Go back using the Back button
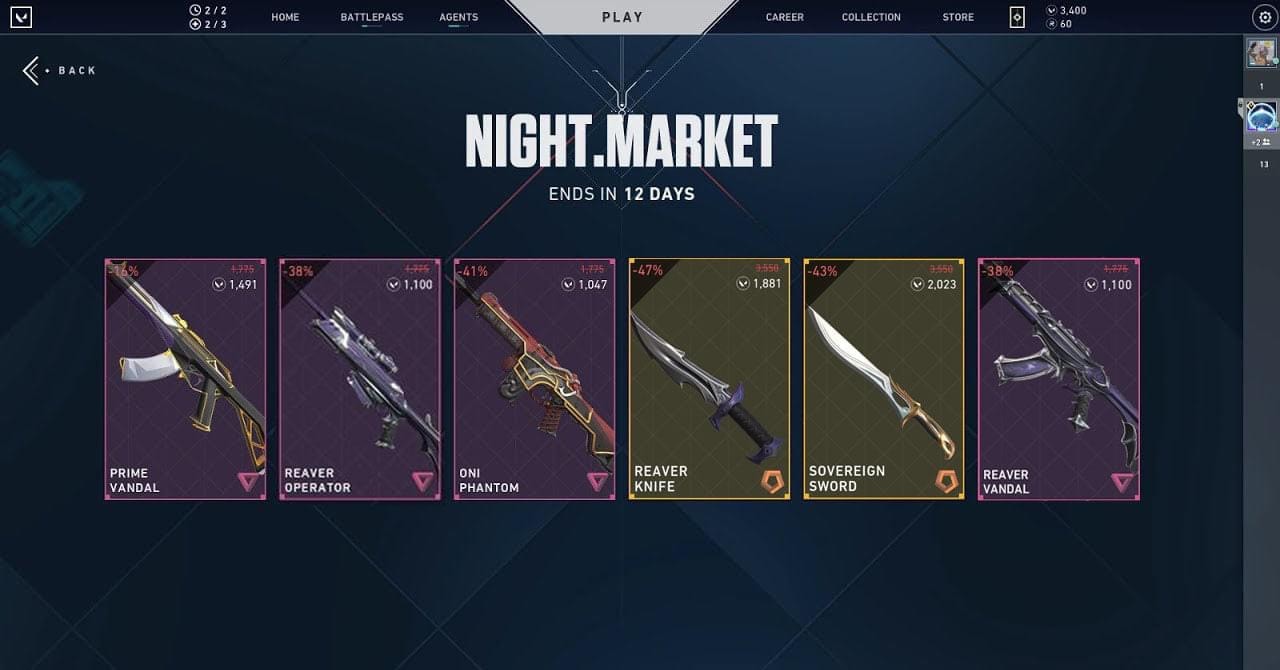The image size is (1280, 670). pos(60,70)
